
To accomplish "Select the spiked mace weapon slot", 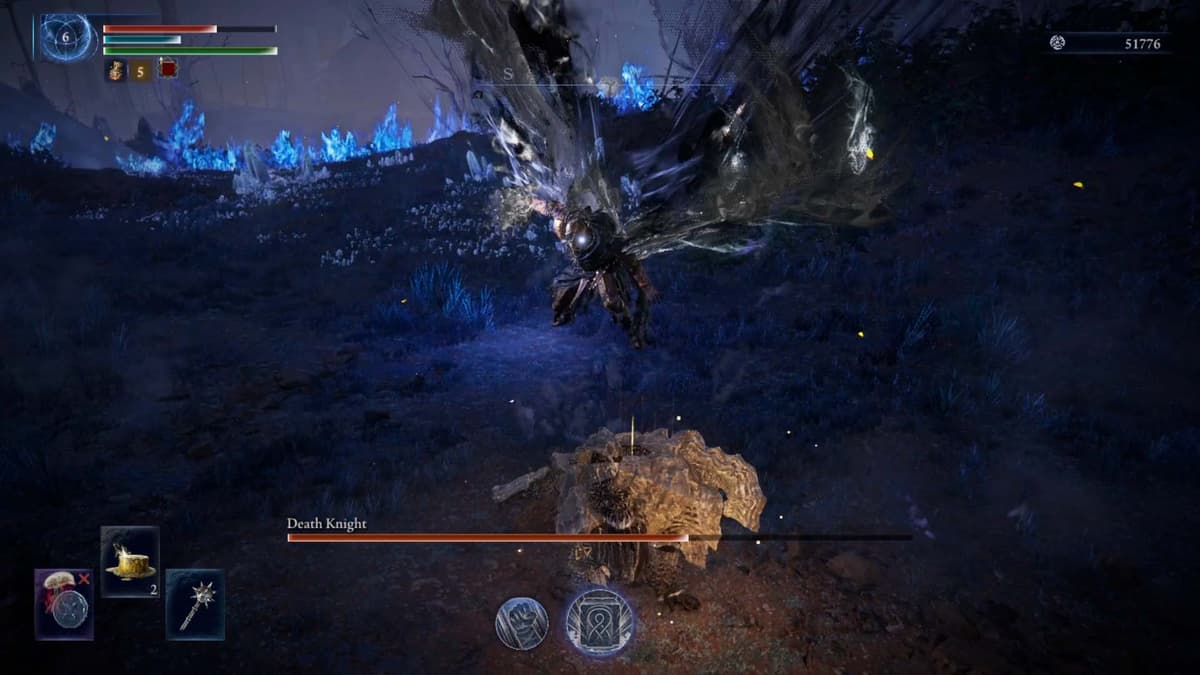I will tap(195, 604).
